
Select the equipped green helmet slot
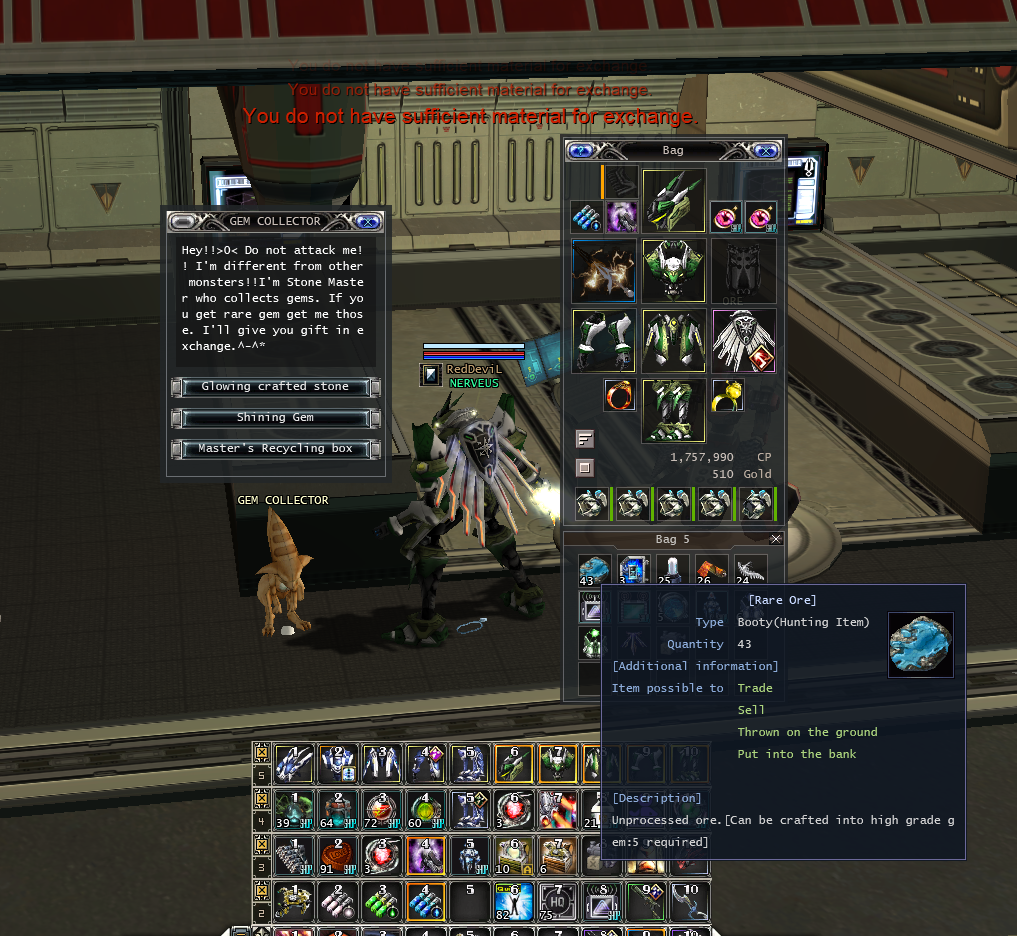coord(673,200)
